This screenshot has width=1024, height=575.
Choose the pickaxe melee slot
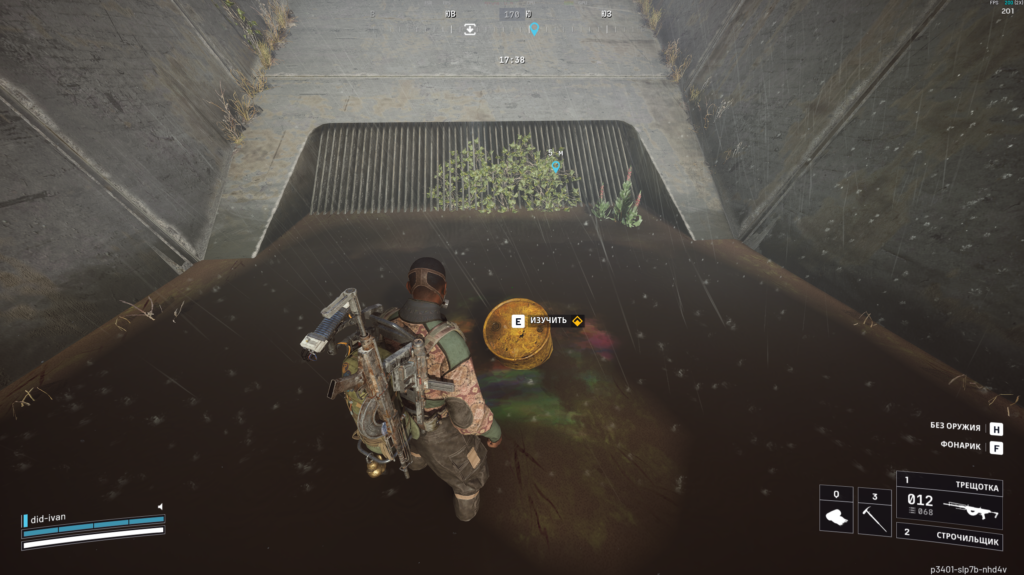[874, 511]
